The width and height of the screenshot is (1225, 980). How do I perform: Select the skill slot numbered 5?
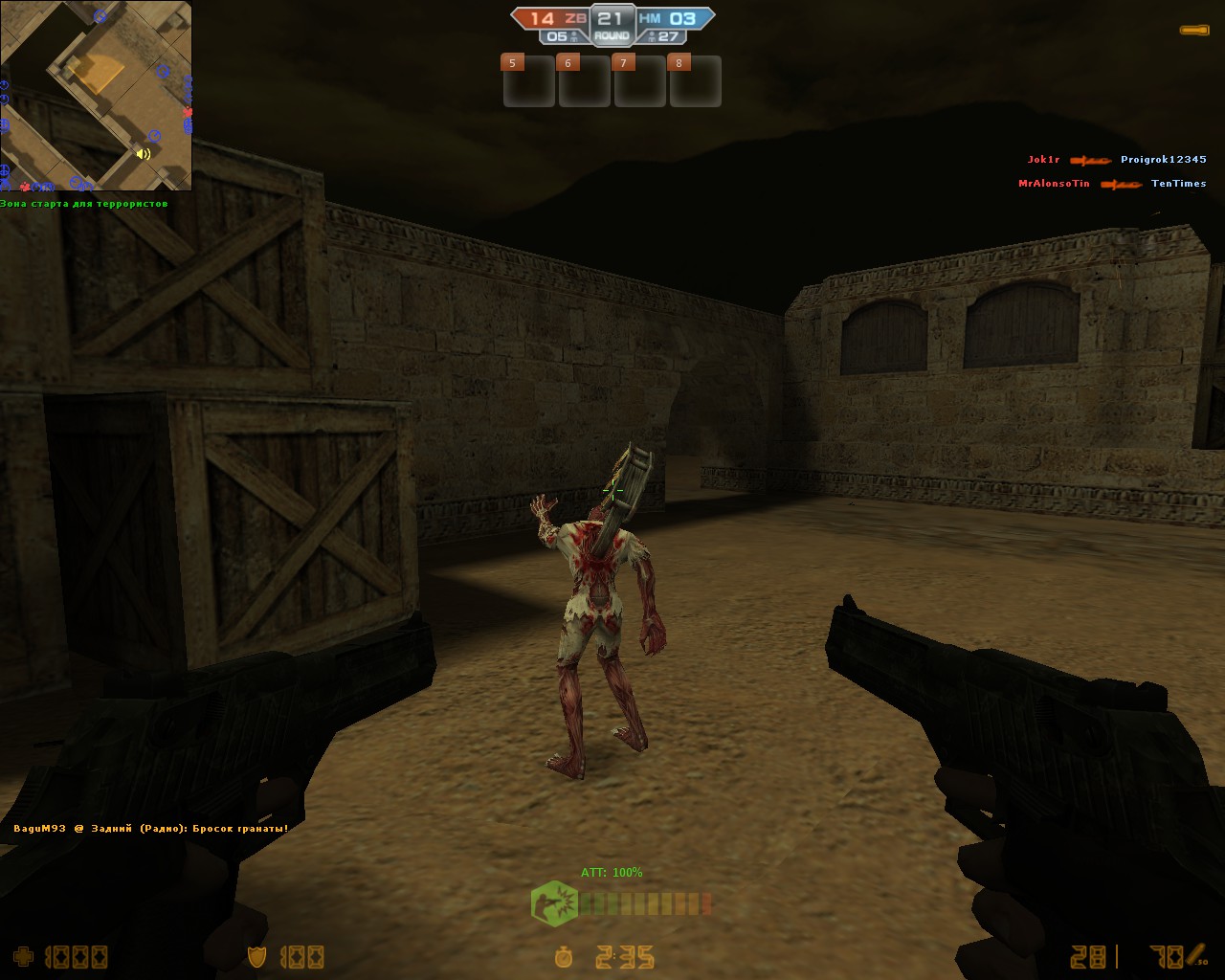click(x=528, y=81)
